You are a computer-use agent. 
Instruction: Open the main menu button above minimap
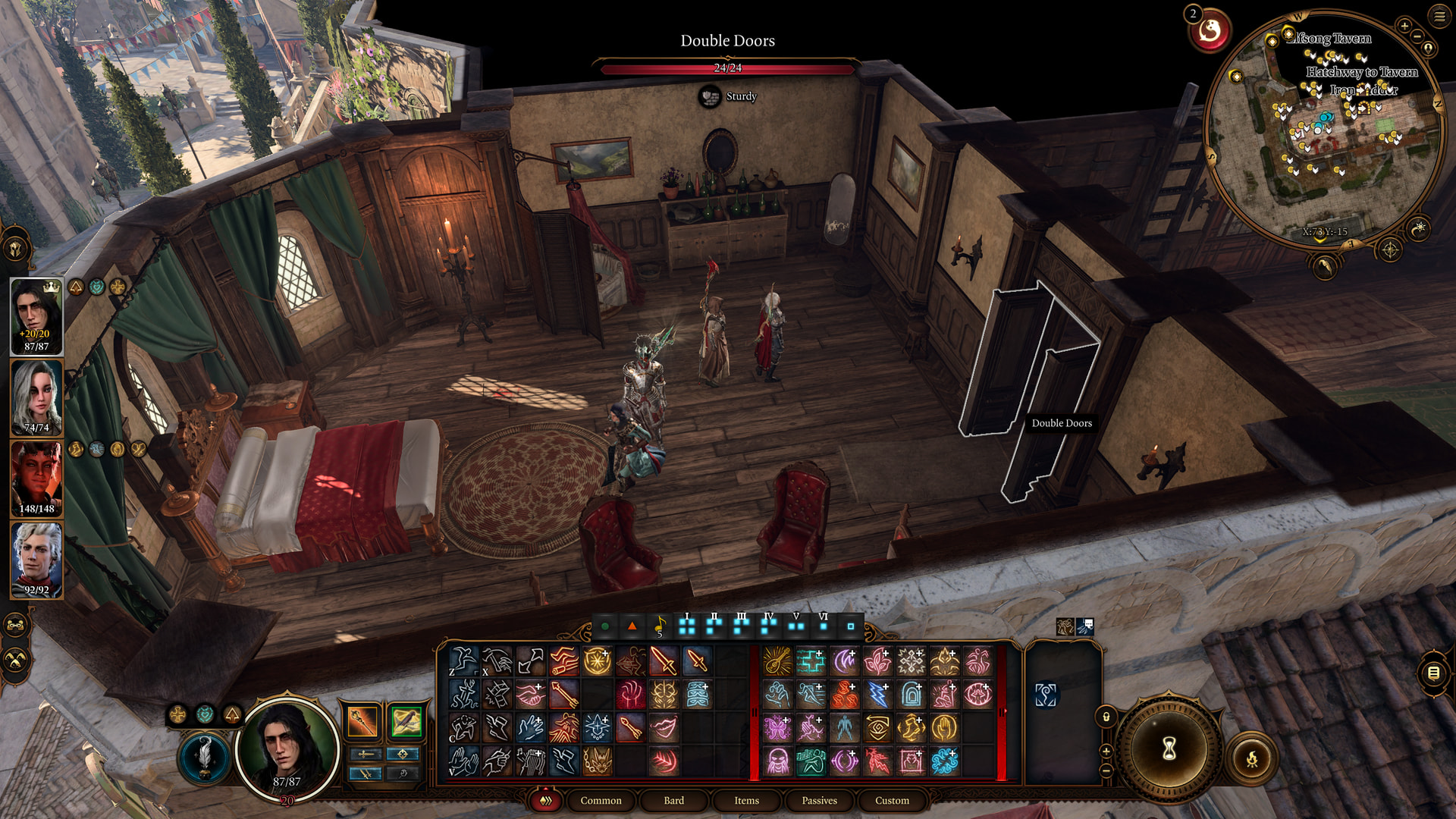click(x=1439, y=16)
